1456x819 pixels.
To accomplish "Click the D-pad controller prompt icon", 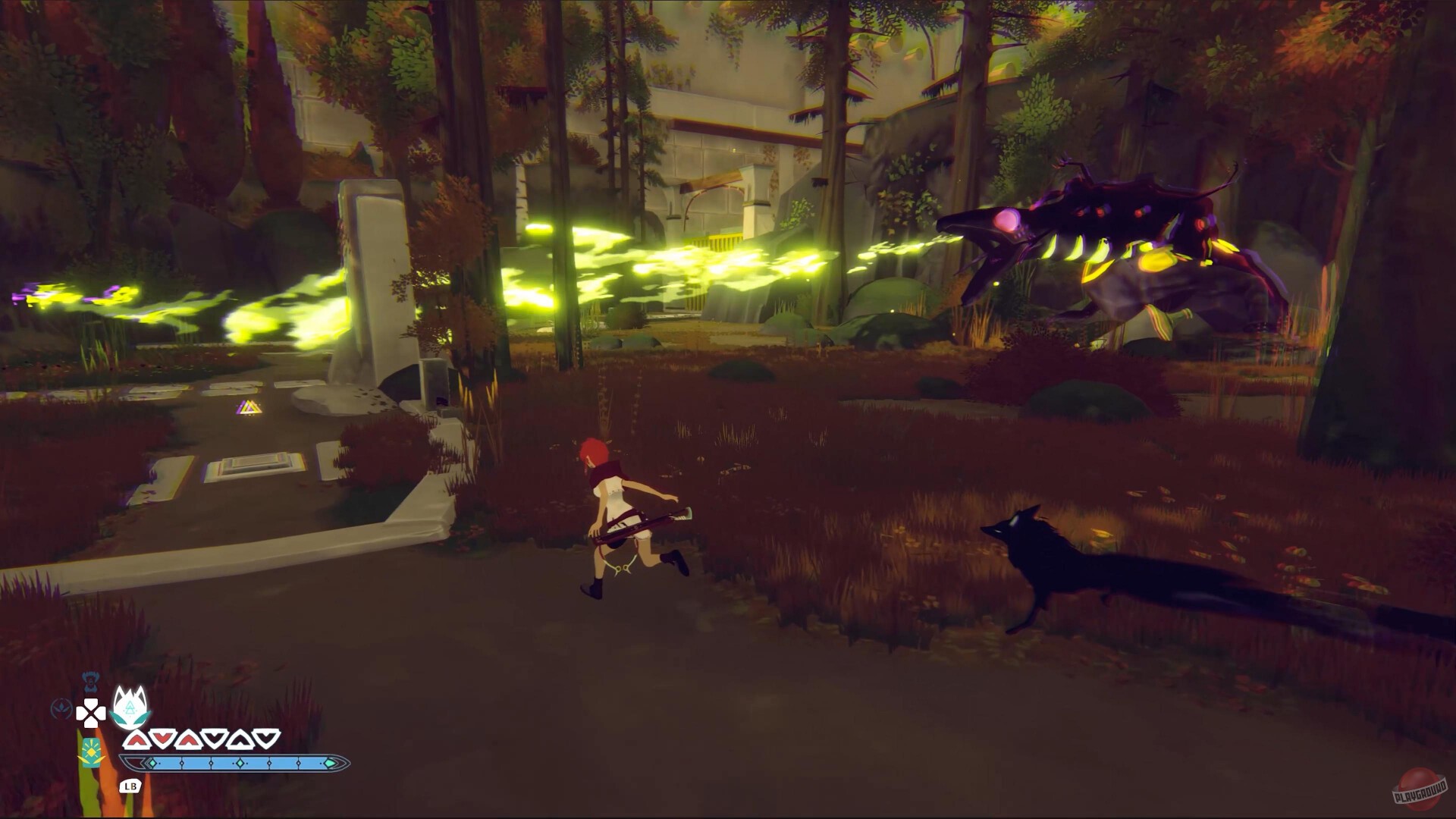I will click(x=91, y=713).
